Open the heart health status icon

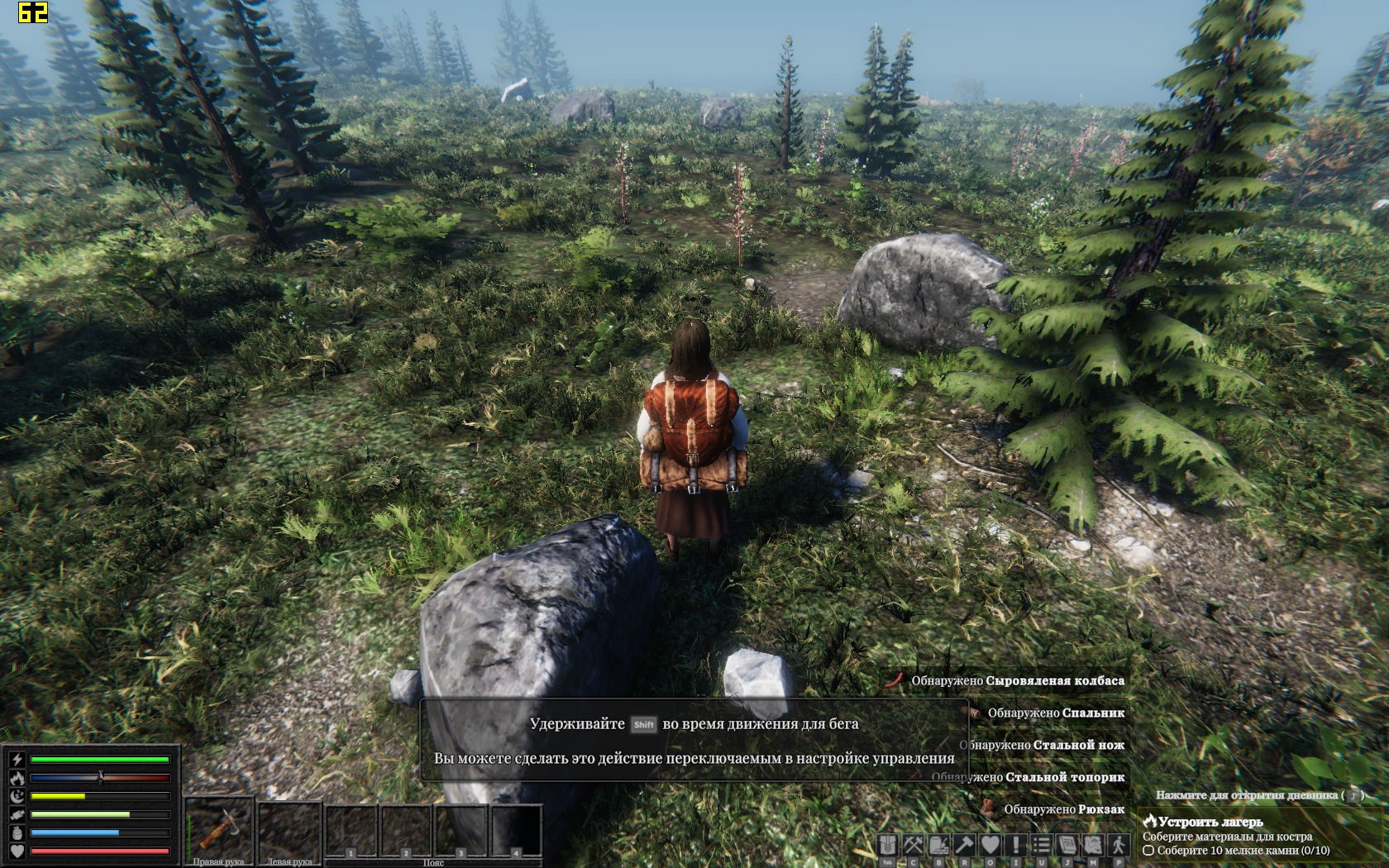click(x=990, y=845)
